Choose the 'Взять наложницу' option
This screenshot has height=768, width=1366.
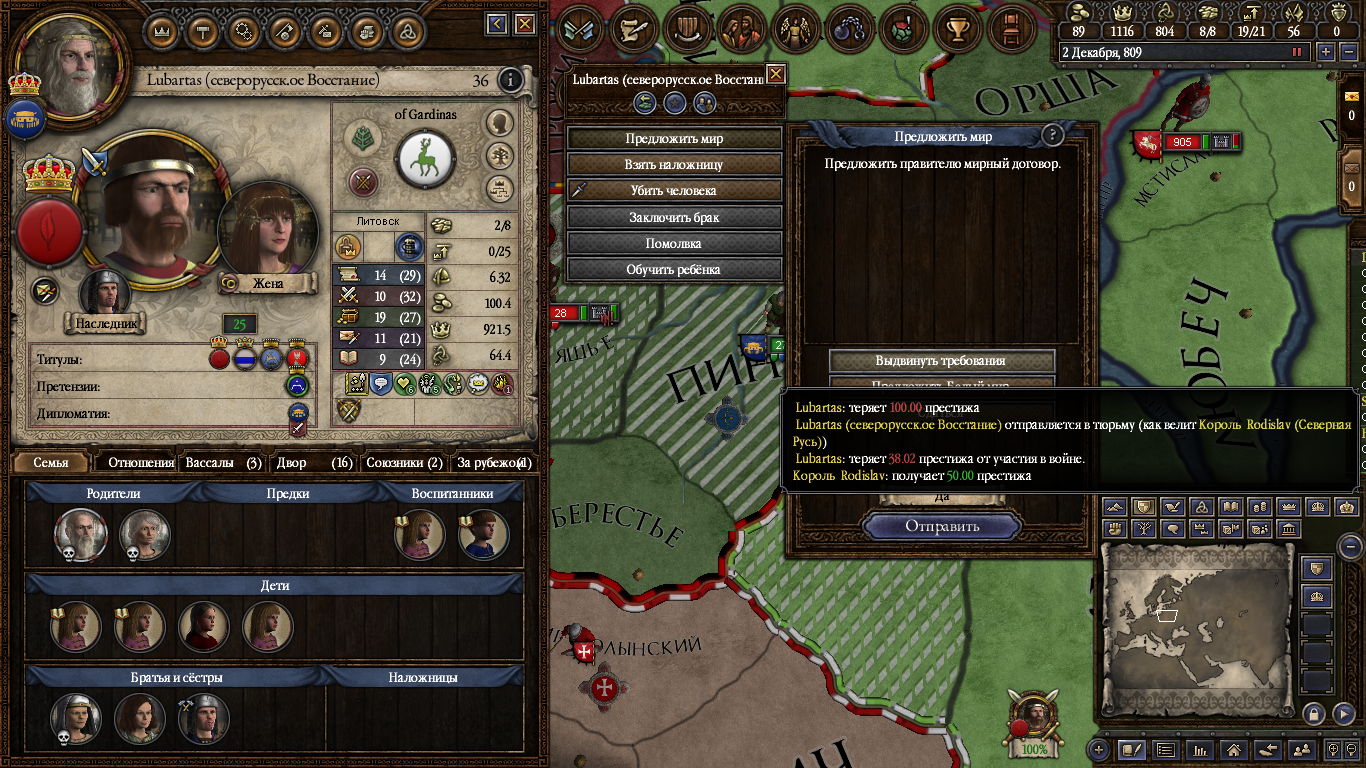point(674,164)
